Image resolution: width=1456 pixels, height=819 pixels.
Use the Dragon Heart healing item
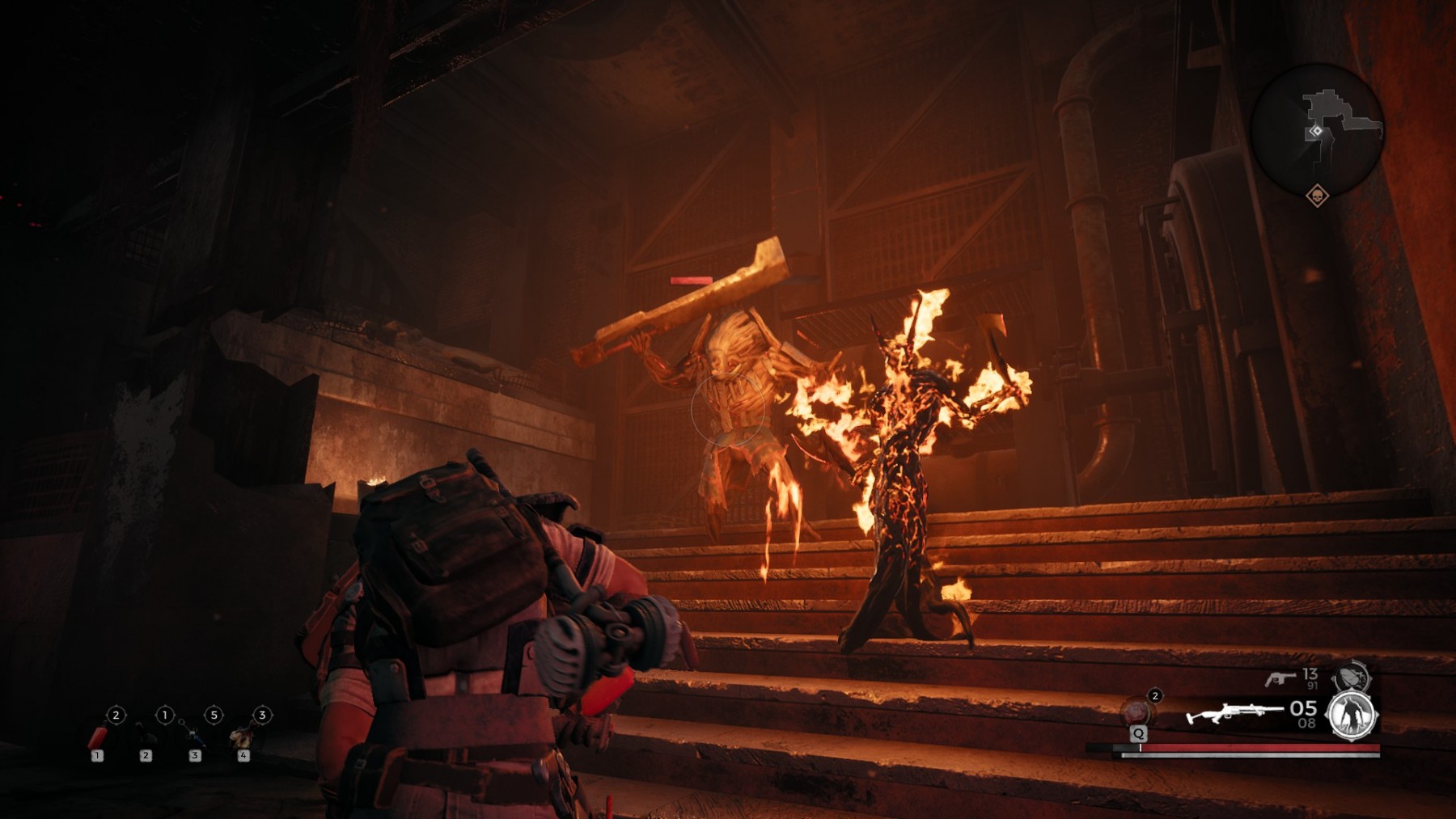pos(1136,711)
